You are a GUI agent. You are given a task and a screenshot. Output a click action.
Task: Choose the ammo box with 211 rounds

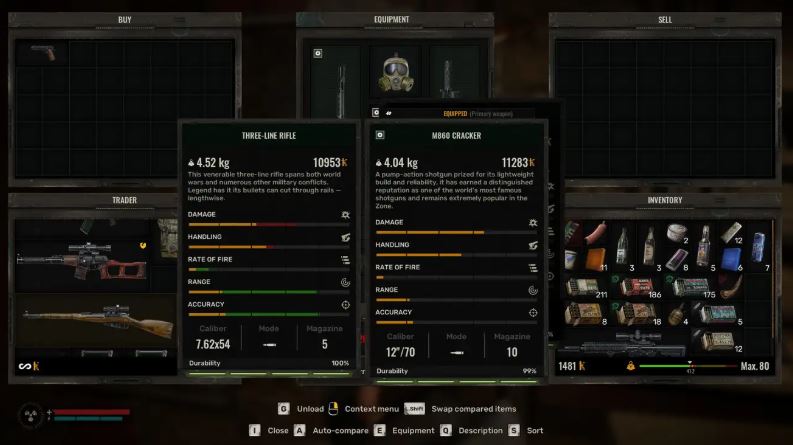(x=588, y=288)
